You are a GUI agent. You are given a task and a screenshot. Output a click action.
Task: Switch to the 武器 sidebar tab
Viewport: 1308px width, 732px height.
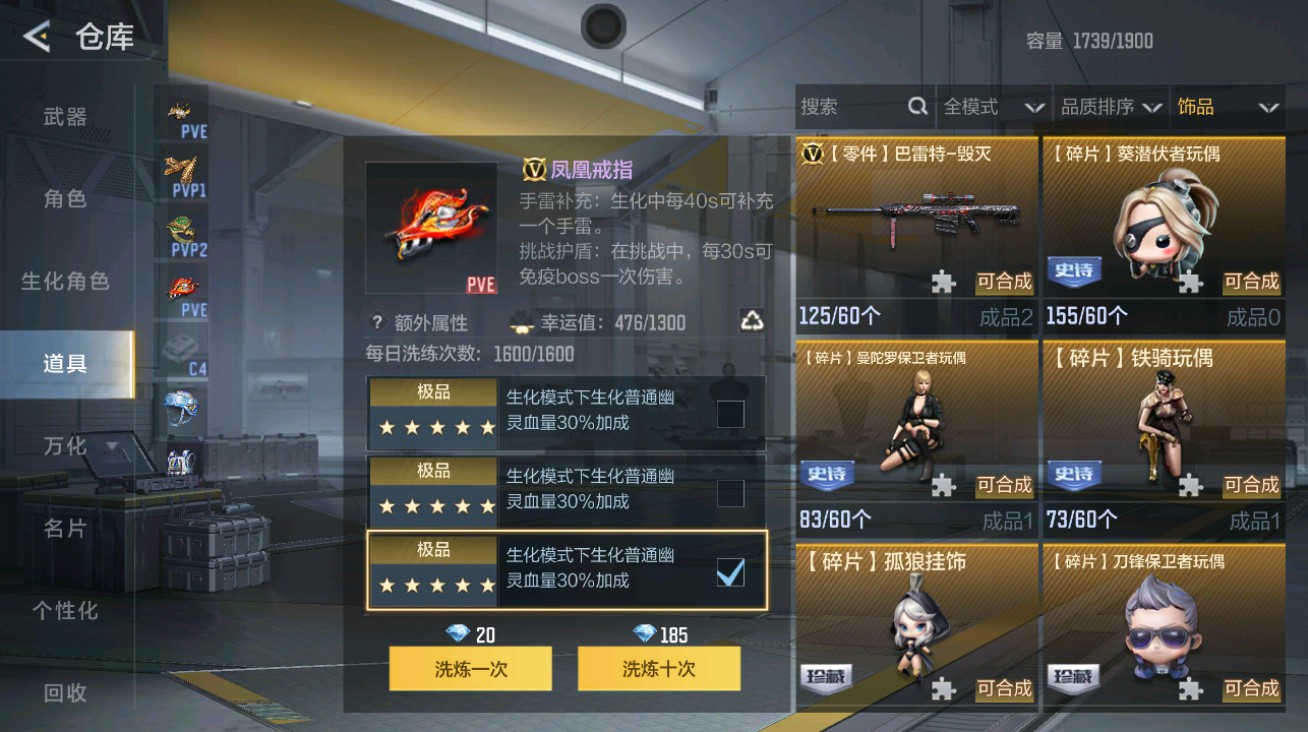(x=65, y=117)
